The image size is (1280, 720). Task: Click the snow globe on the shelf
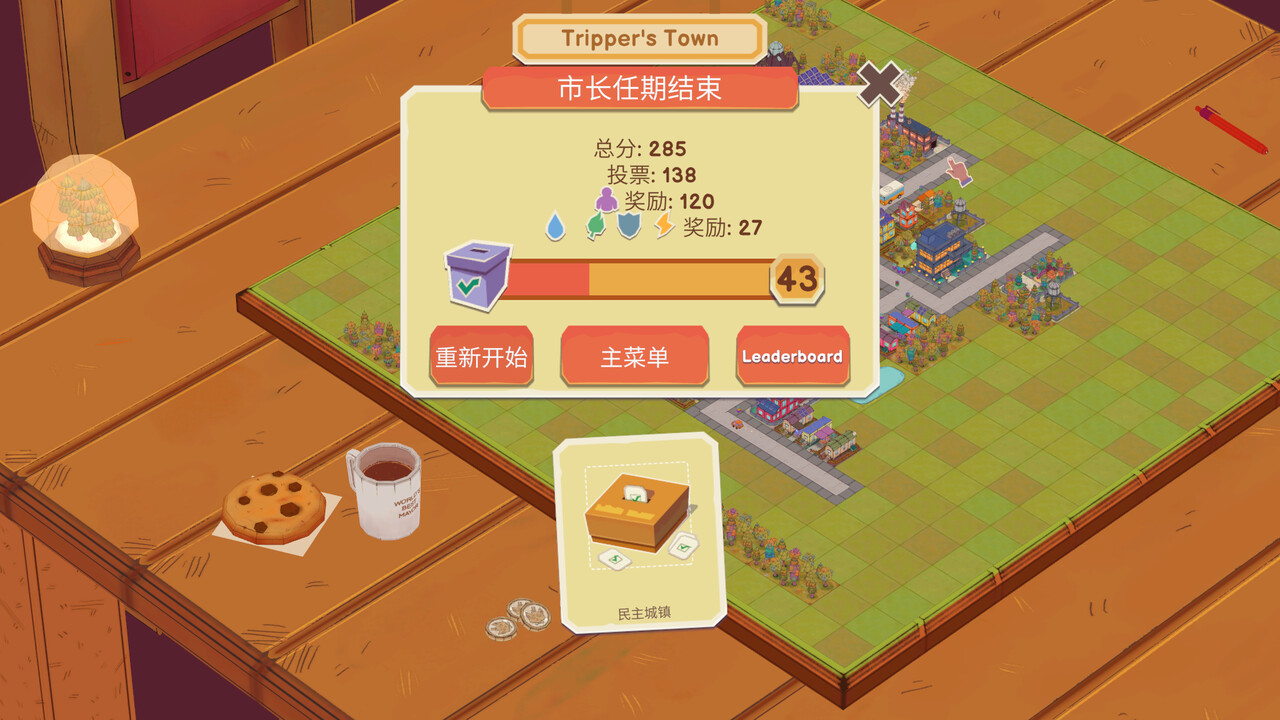[85, 215]
